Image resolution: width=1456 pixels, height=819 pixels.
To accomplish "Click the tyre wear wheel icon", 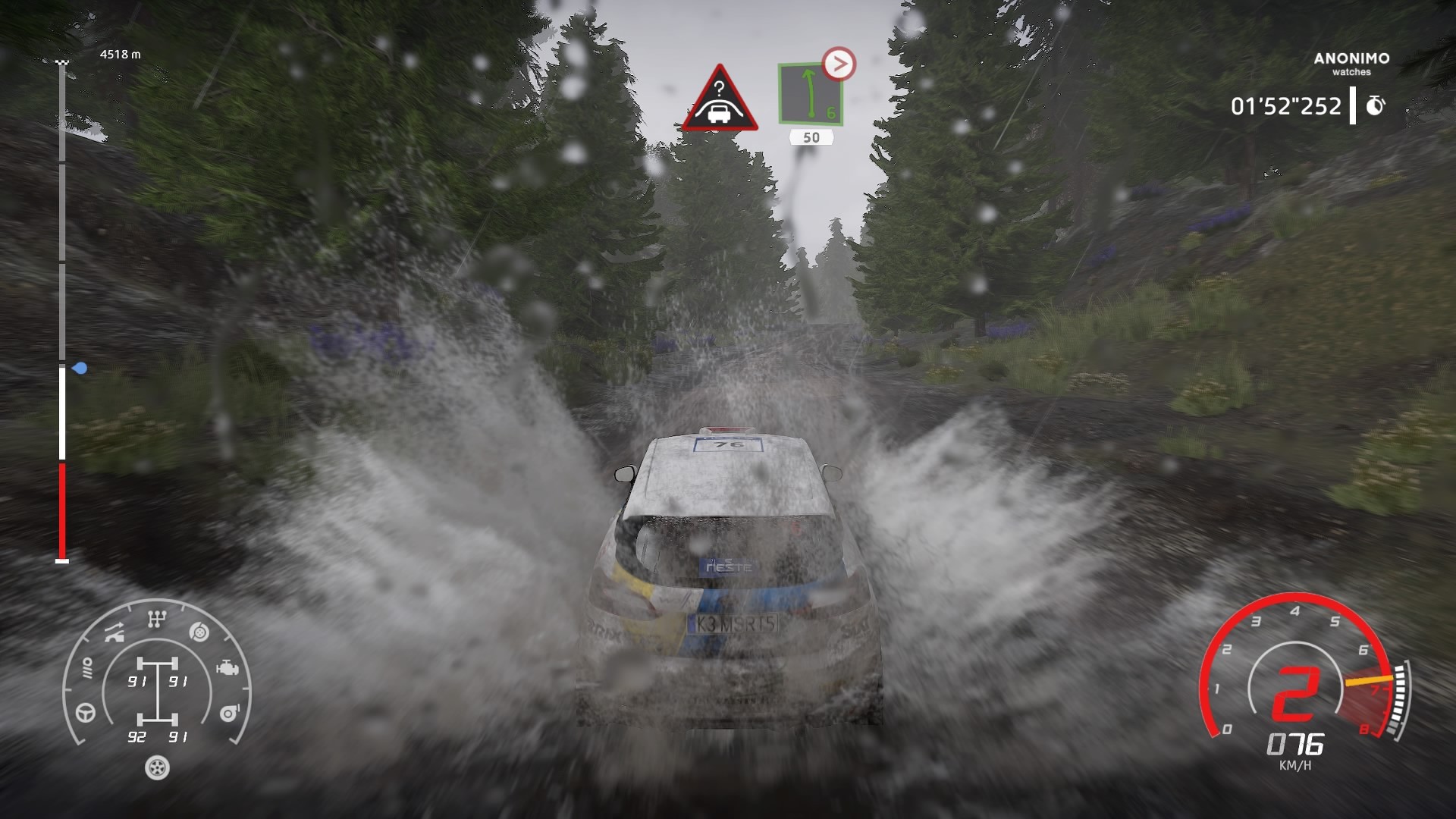I will point(157,767).
